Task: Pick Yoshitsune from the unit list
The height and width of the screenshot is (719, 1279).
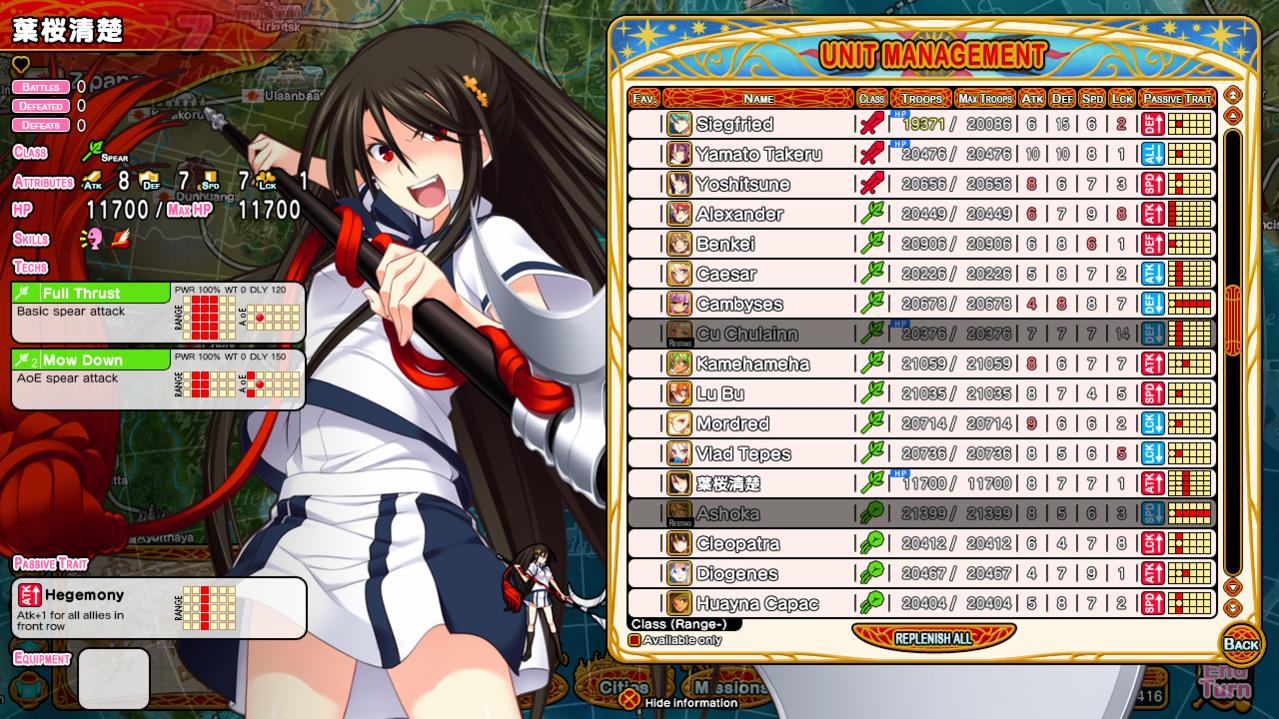Action: coord(742,184)
